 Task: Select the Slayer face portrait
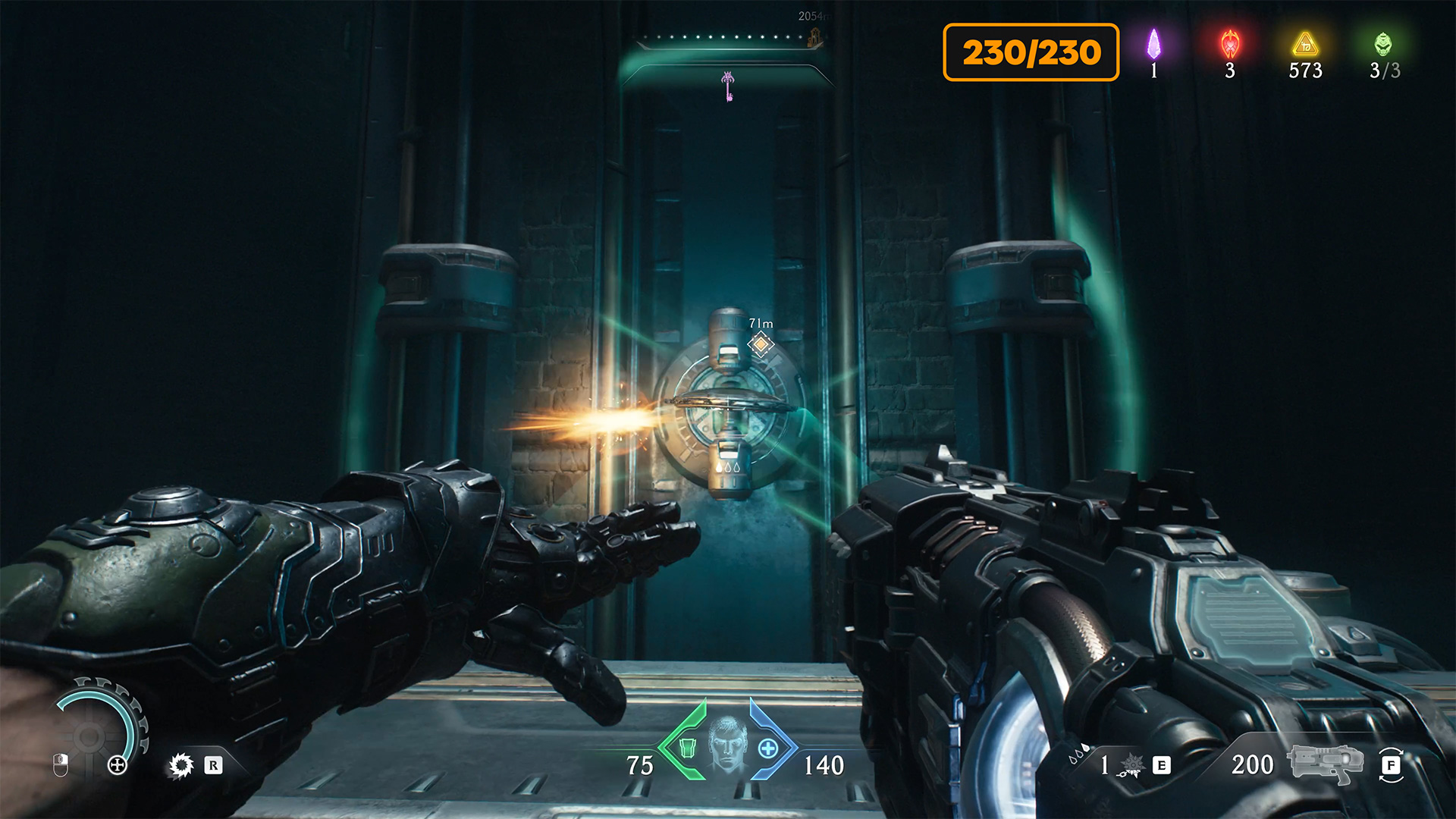(727, 745)
